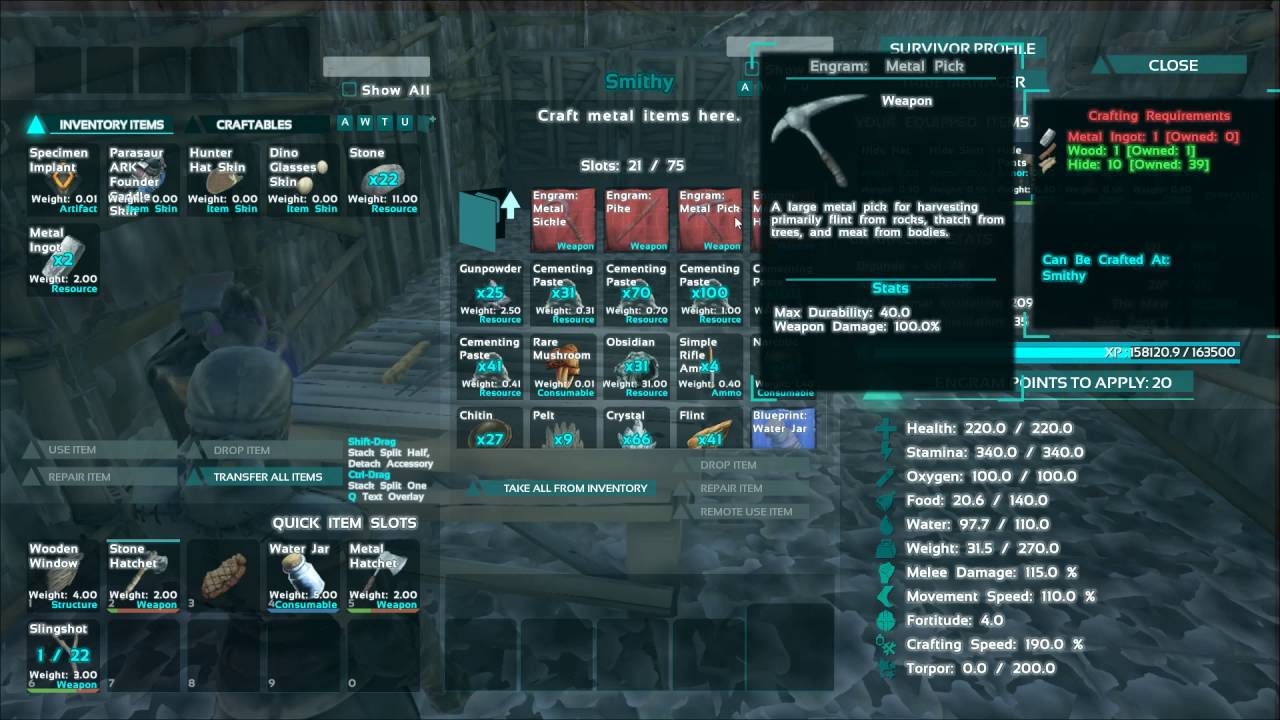
Task: Enable the Show All checkbox
Action: click(x=349, y=89)
